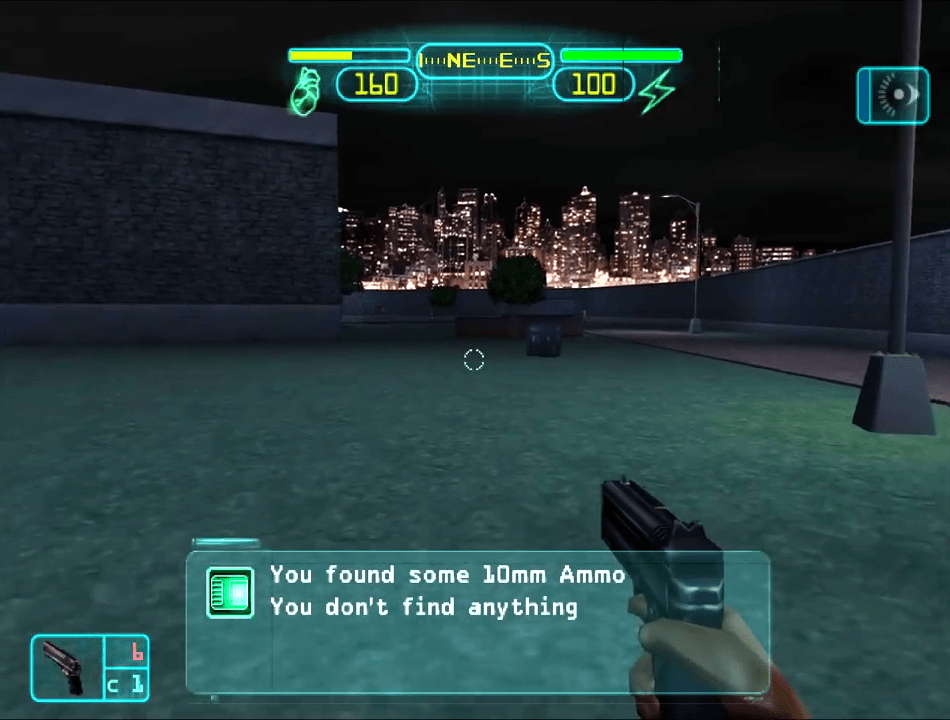This screenshot has width=950, height=720.
Task: Click the compass heading strip
Action: tap(484, 61)
